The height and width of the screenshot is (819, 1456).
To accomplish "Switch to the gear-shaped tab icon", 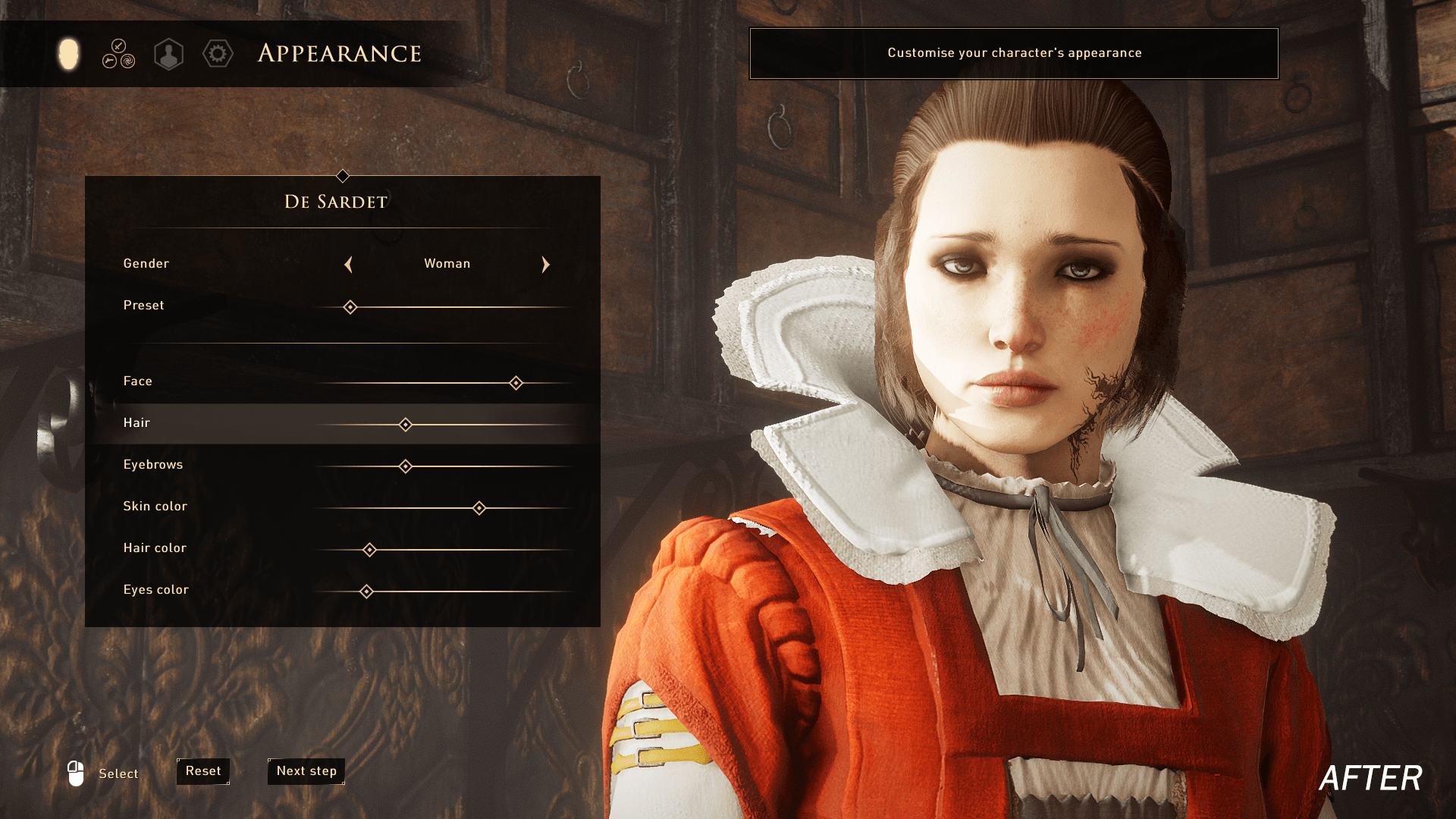I will point(218,54).
